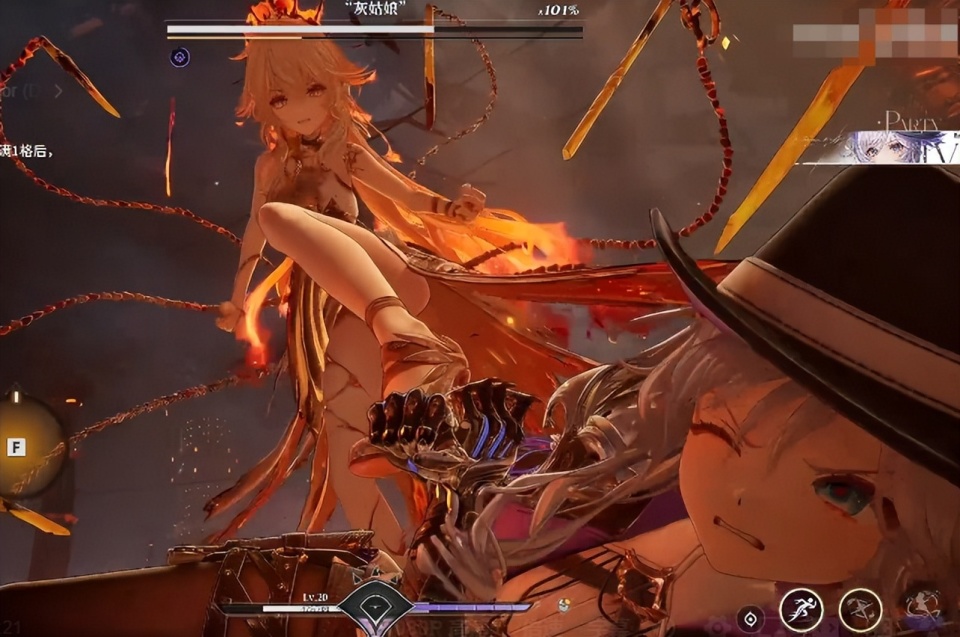Click the boss status icon under the health bar
Image resolution: width=960 pixels, height=637 pixels.
179,57
